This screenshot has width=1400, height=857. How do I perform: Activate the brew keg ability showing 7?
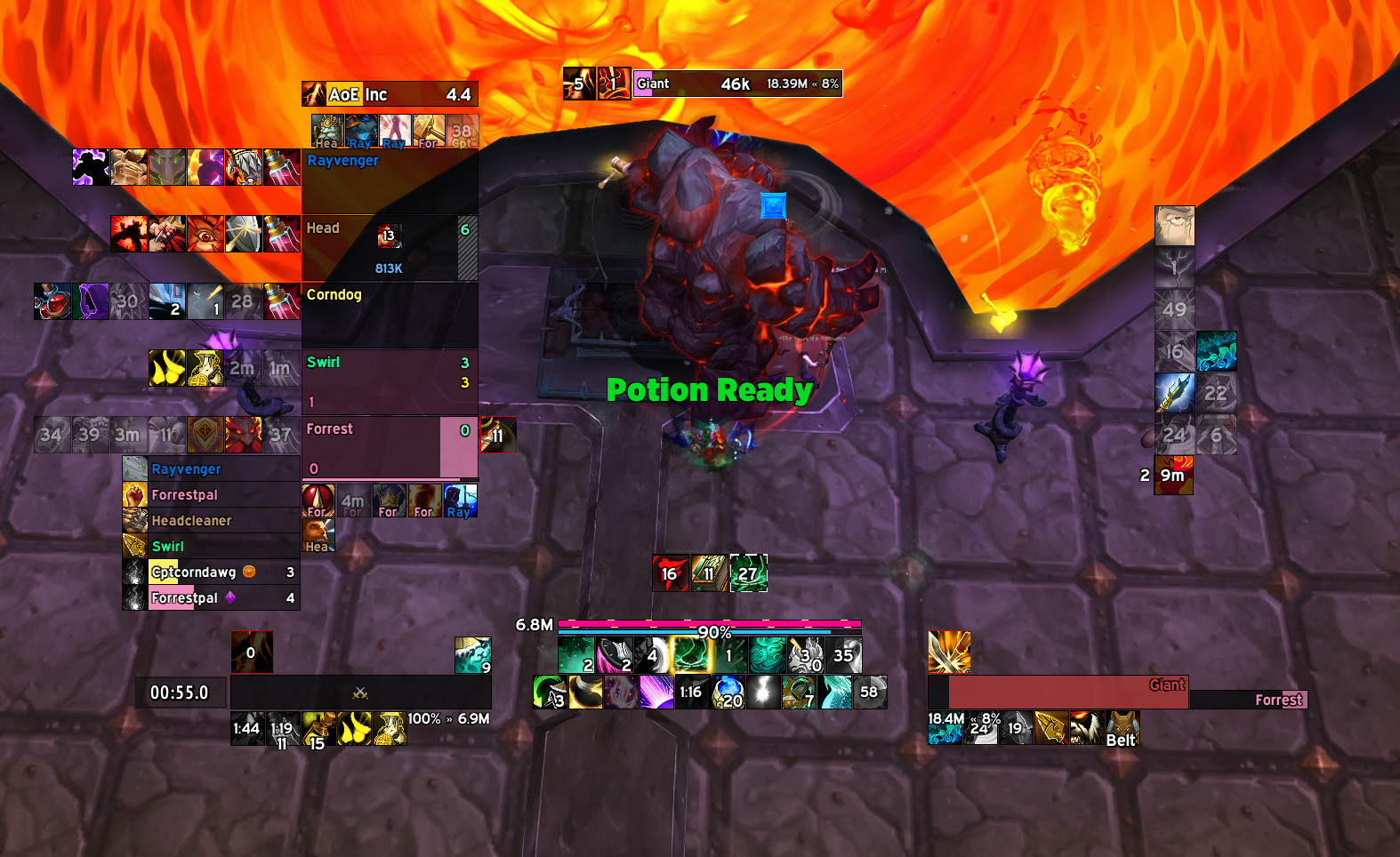[799, 692]
